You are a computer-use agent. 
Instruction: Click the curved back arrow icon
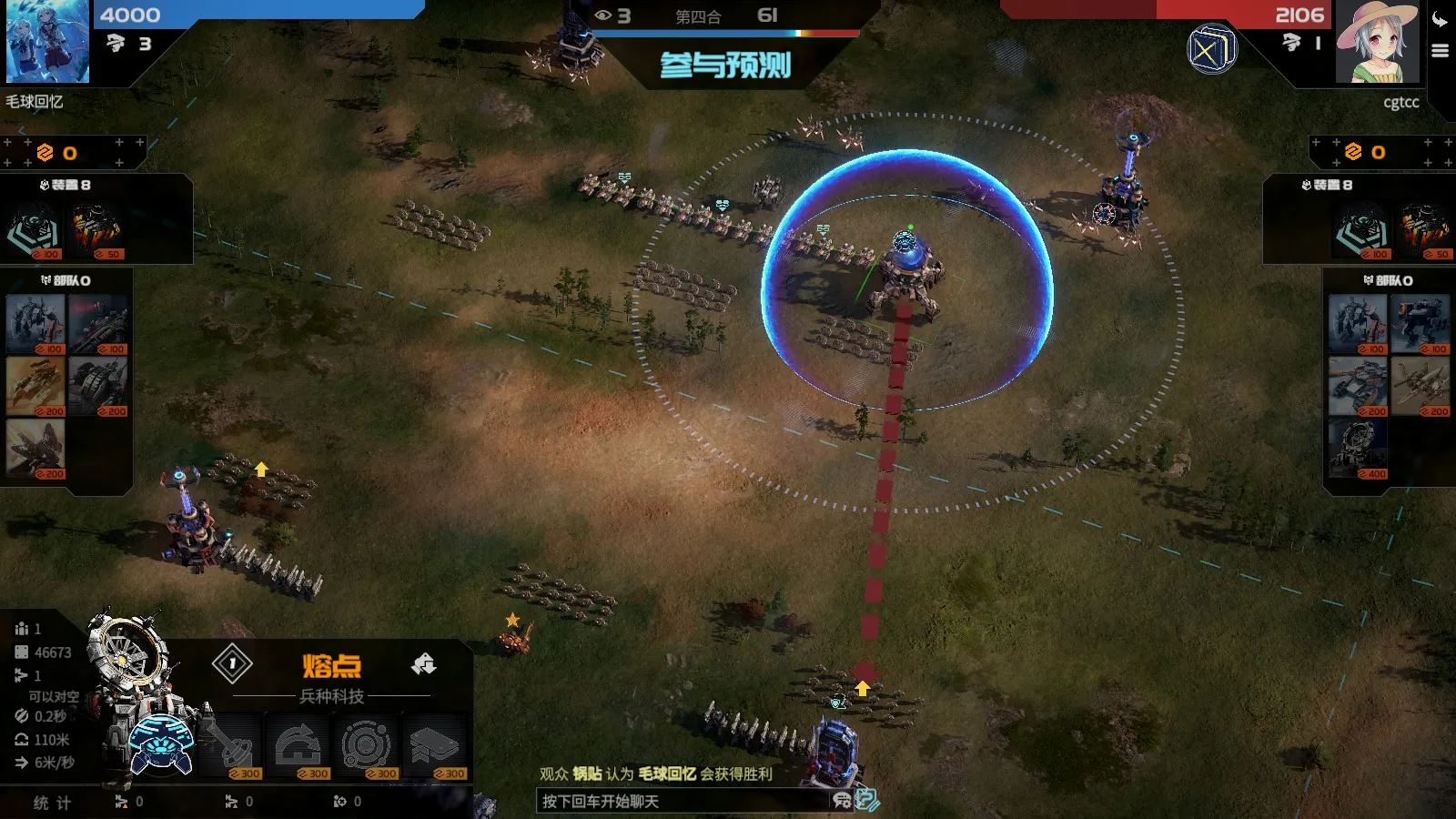(x=1440, y=20)
